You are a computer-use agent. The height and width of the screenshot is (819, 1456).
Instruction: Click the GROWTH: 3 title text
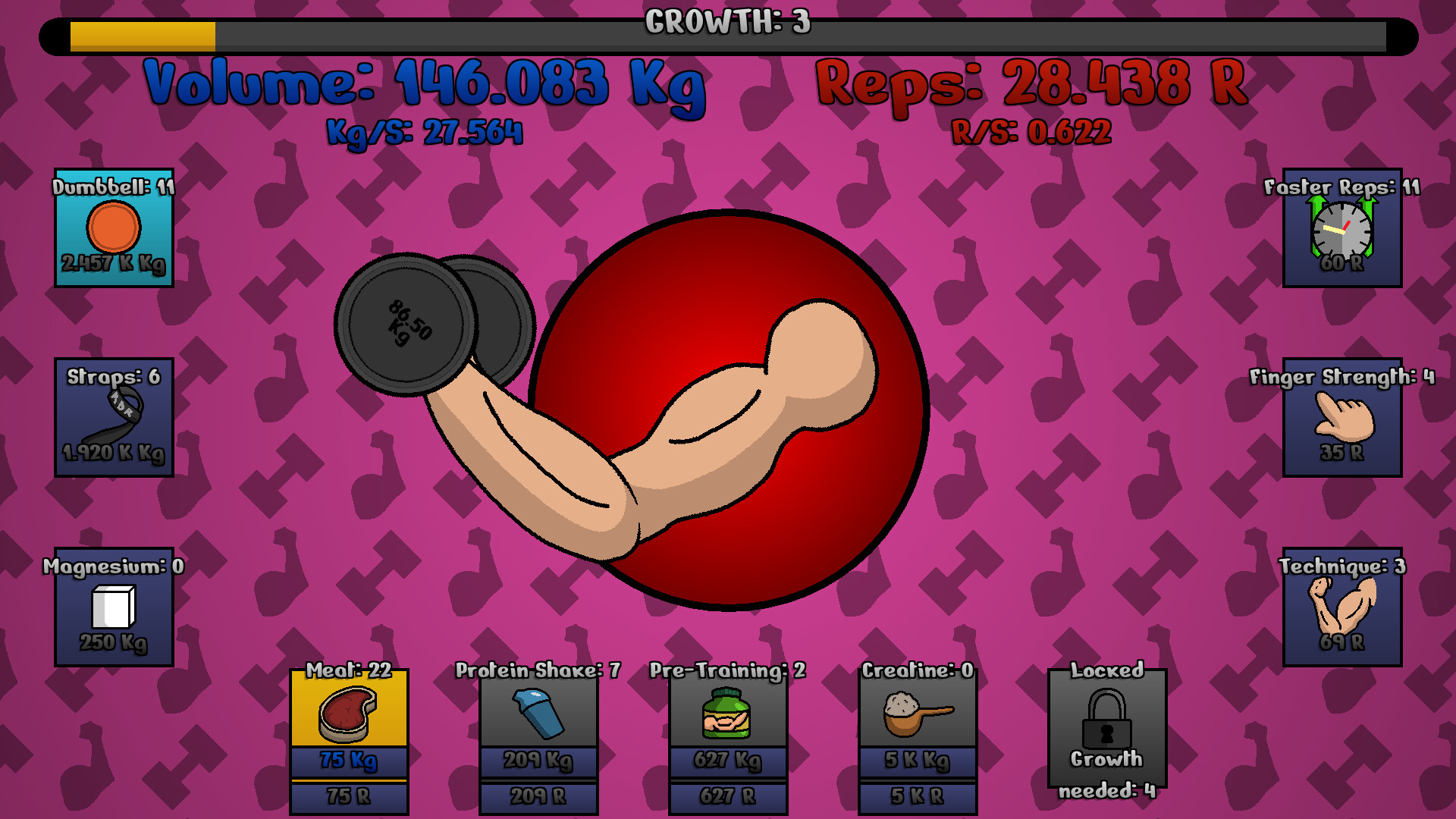coord(726,22)
